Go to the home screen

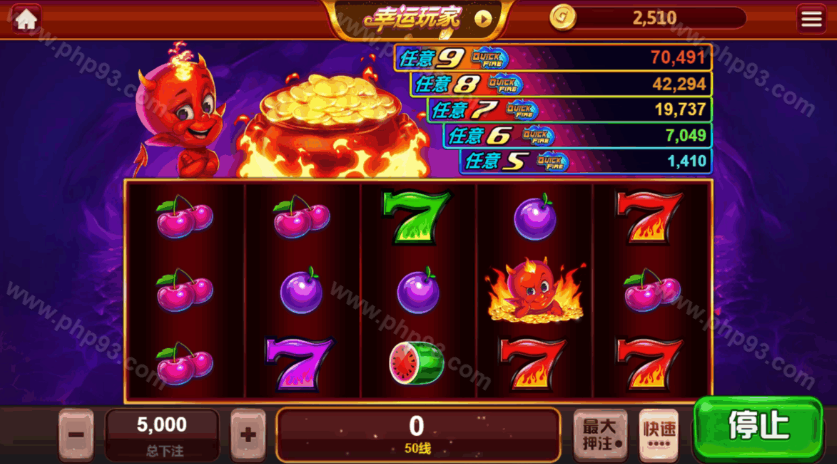tap(25, 18)
